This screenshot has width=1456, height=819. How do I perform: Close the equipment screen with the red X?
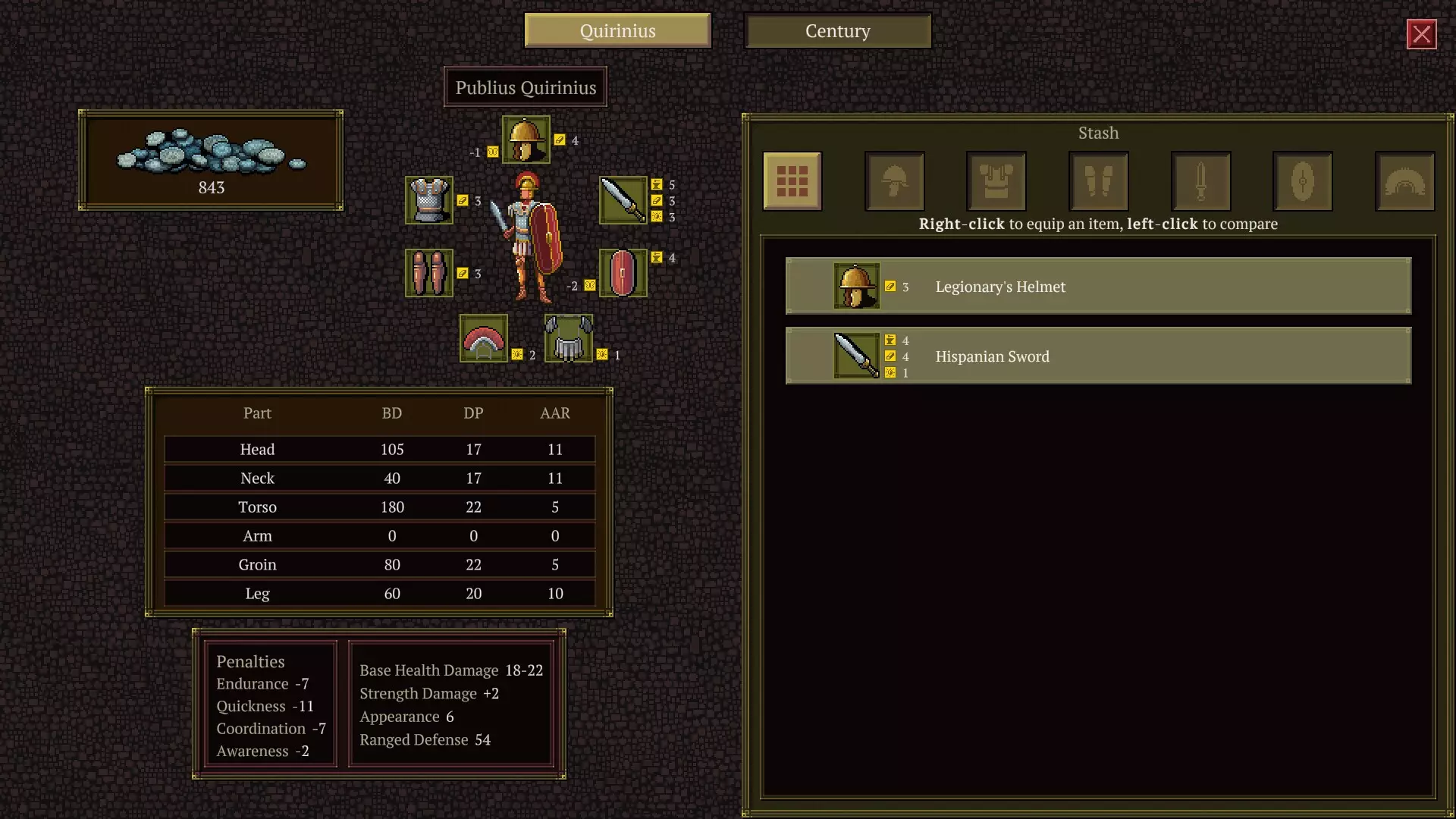tap(1421, 34)
